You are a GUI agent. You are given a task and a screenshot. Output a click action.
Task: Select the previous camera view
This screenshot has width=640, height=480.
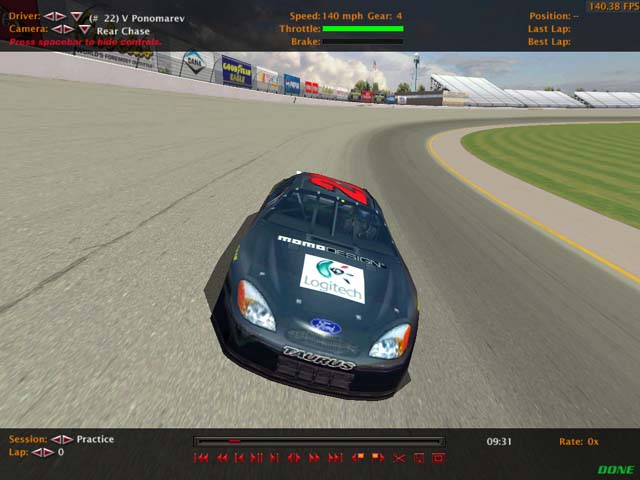click(x=56, y=30)
